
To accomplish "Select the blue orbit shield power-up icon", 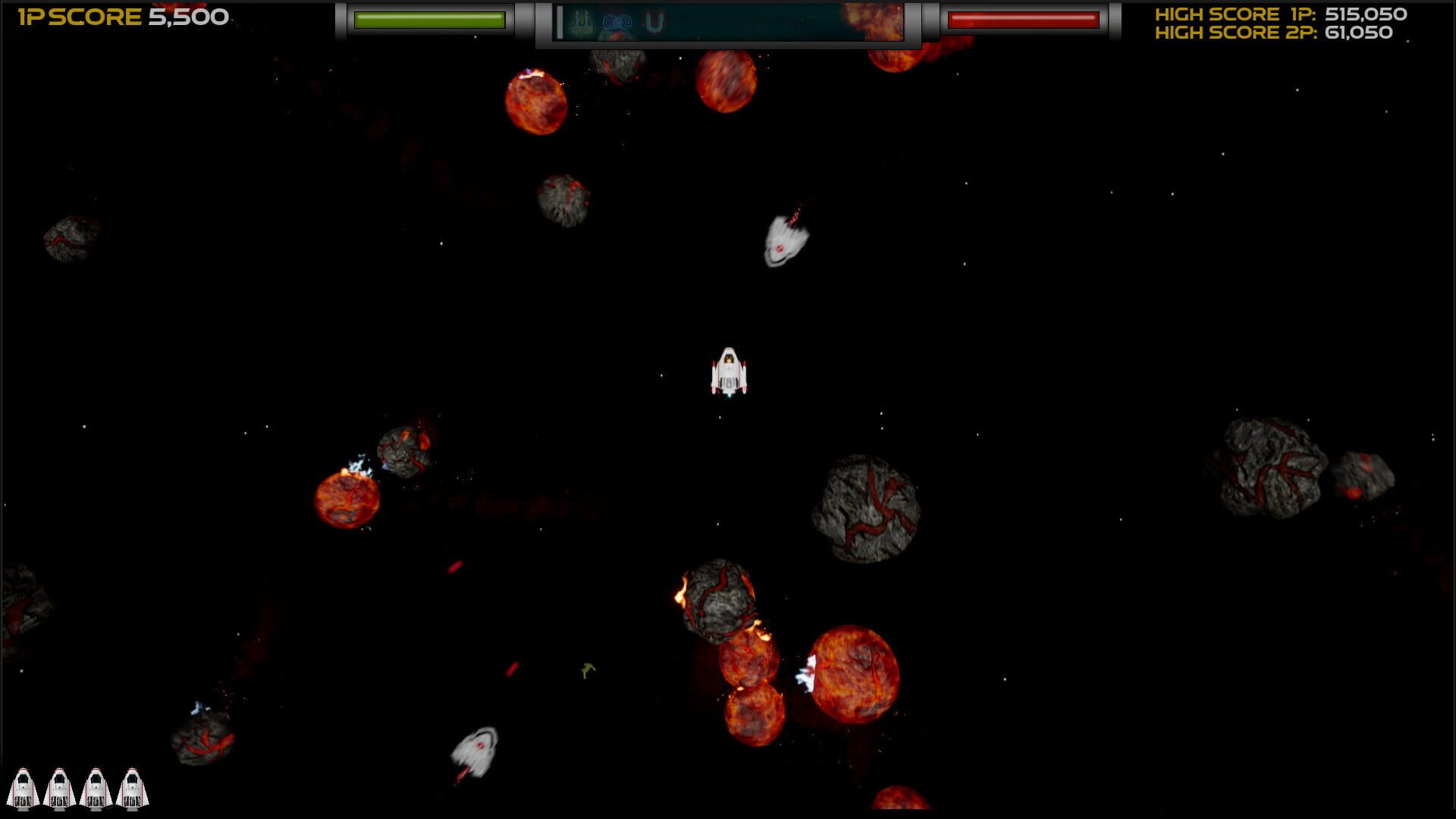I will [617, 21].
